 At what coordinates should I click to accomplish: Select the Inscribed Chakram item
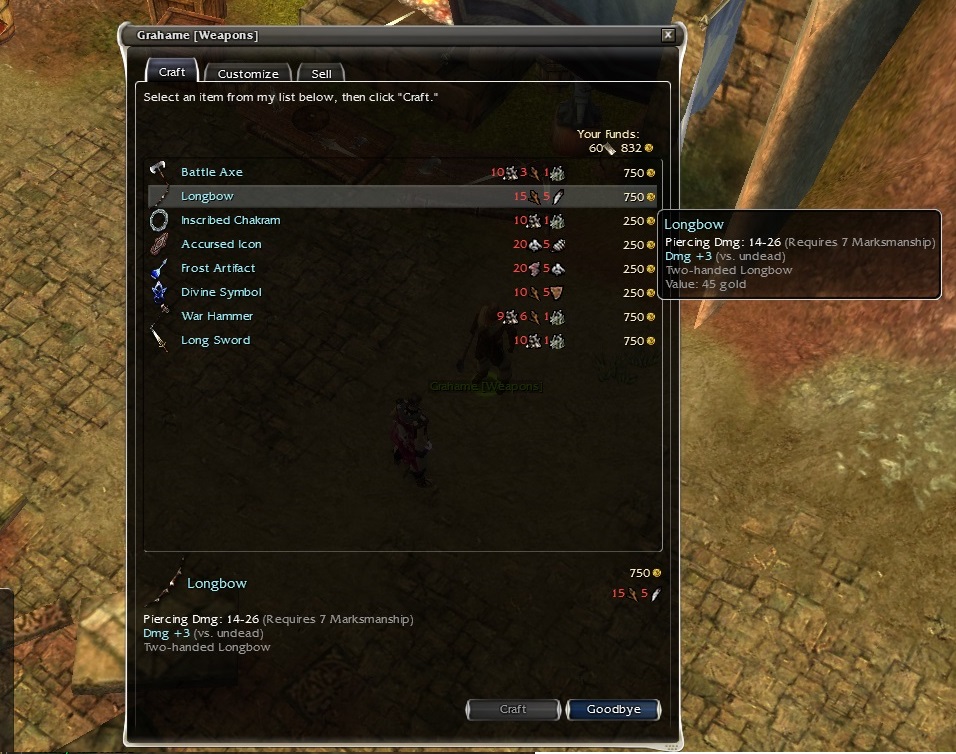click(x=230, y=220)
